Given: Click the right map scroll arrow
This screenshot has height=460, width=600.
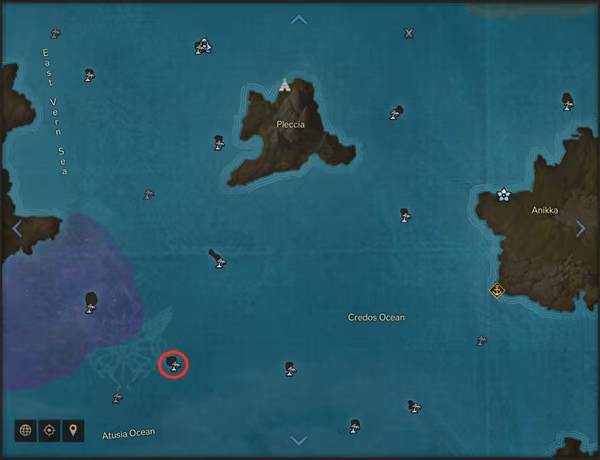Looking at the screenshot, I should [581, 228].
